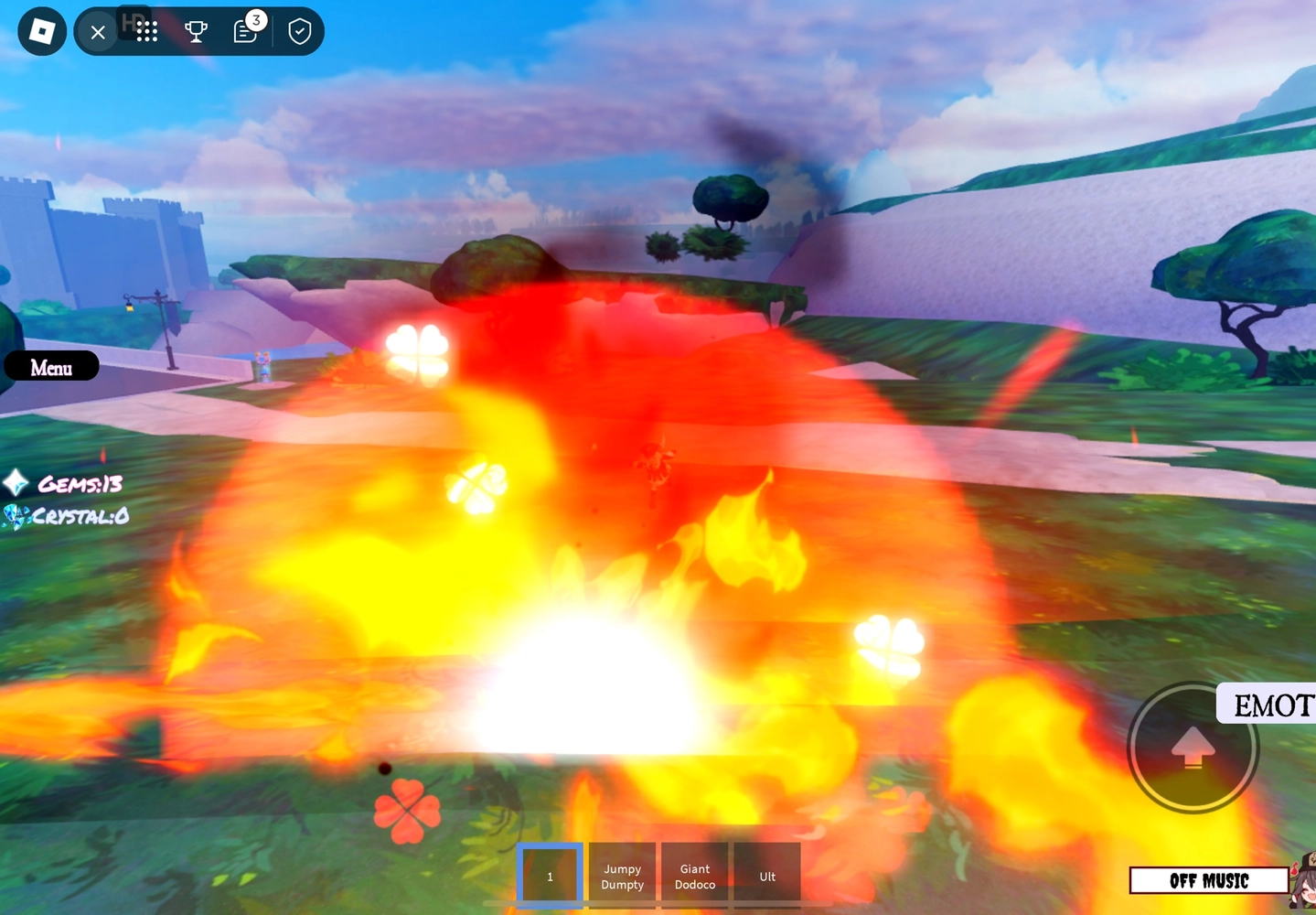Turn music off with OFF MUSIC toggle

1208,880
